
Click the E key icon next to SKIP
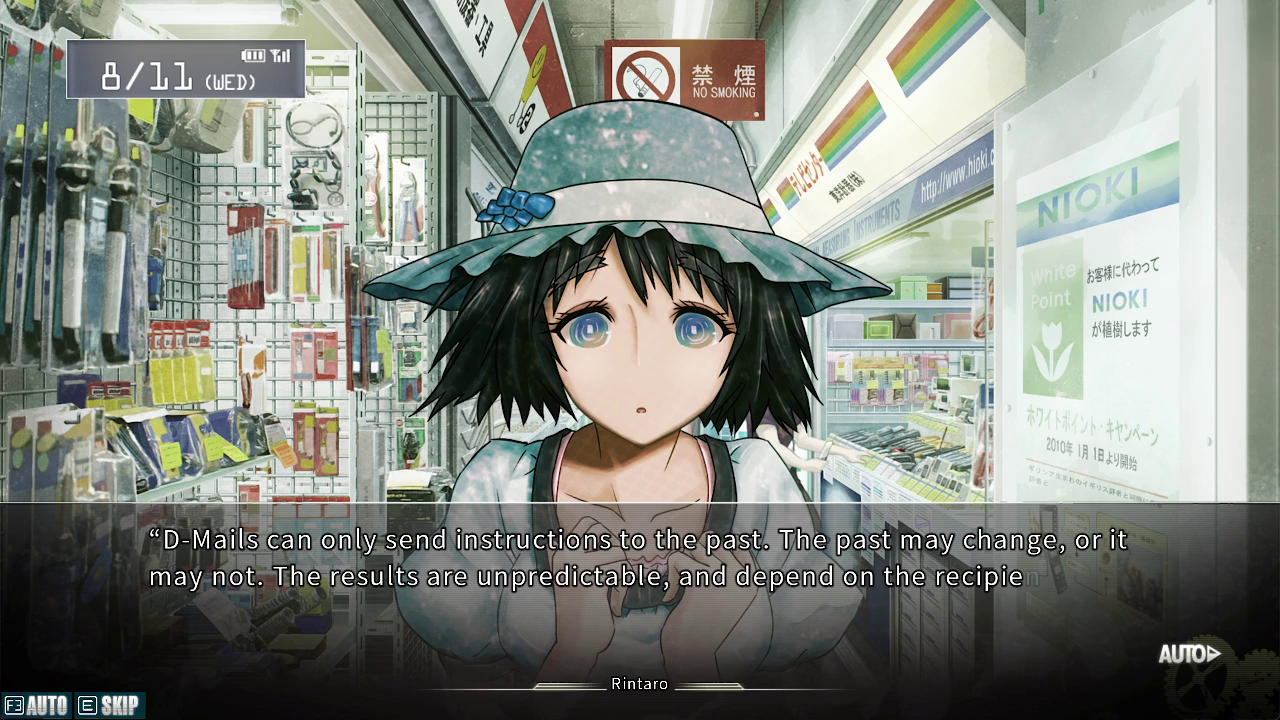[86, 705]
